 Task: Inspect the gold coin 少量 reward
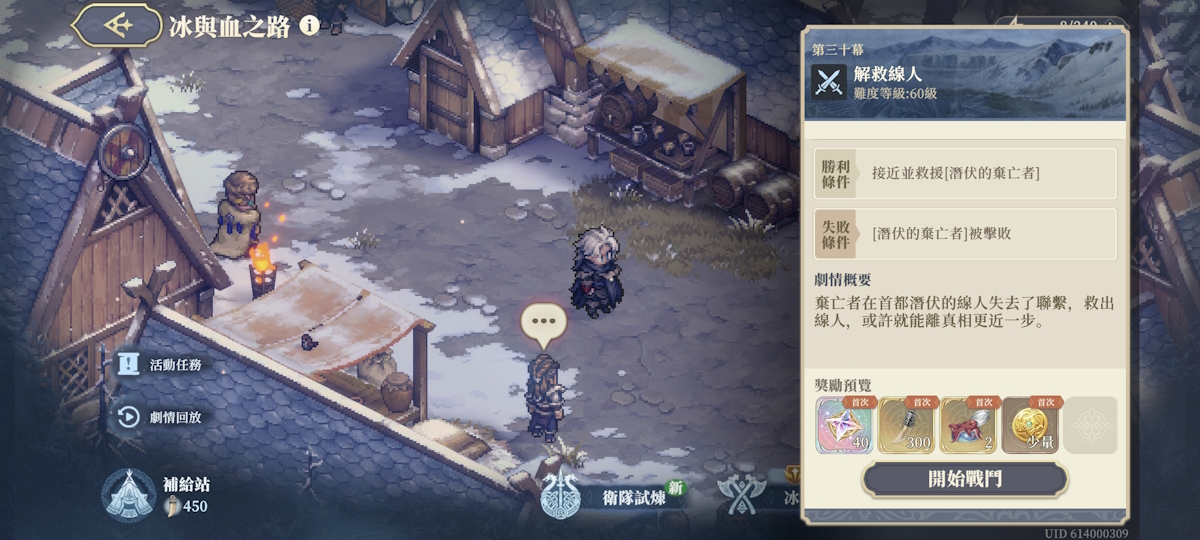coord(1029,425)
